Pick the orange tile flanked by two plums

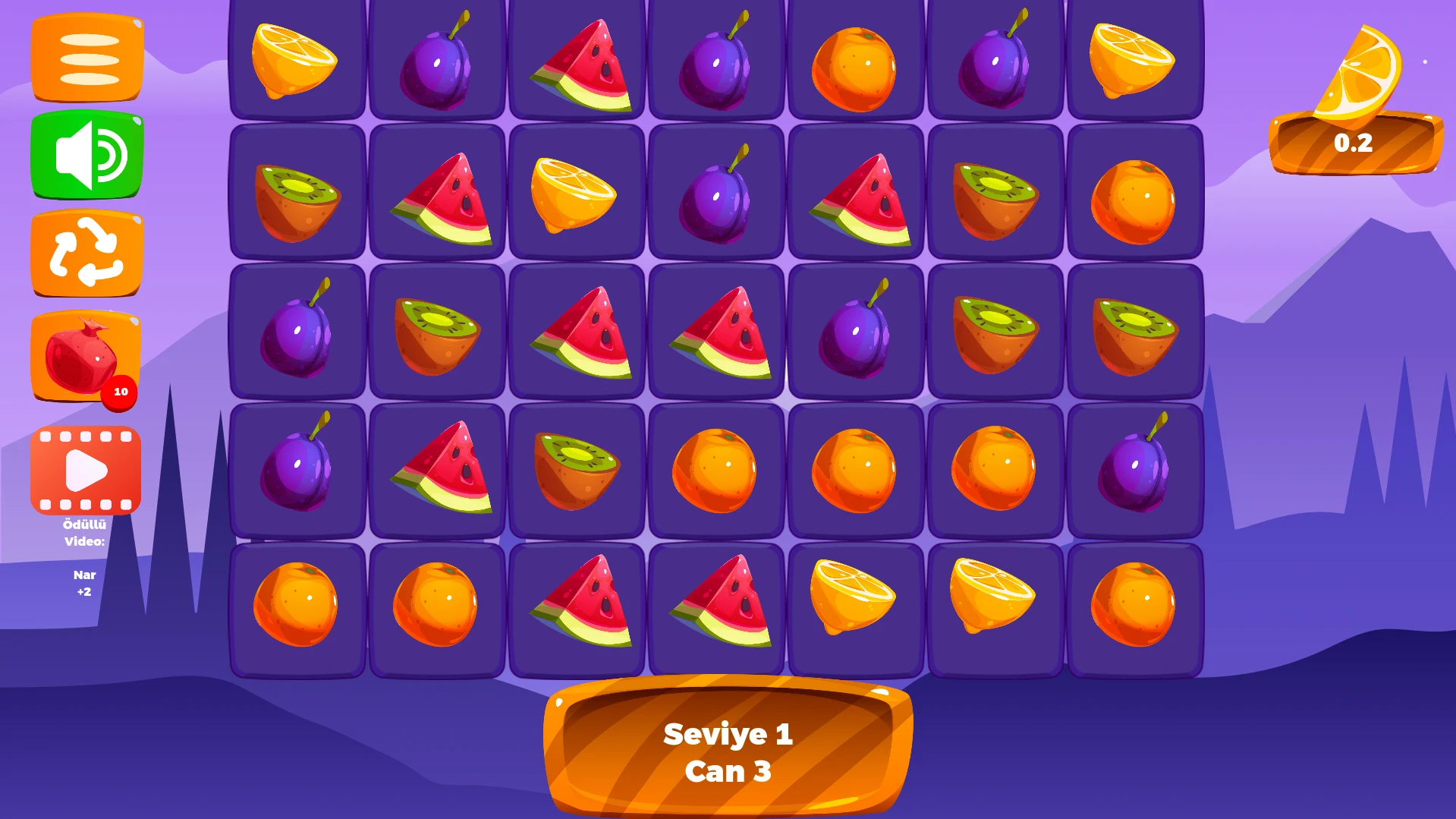(855, 68)
